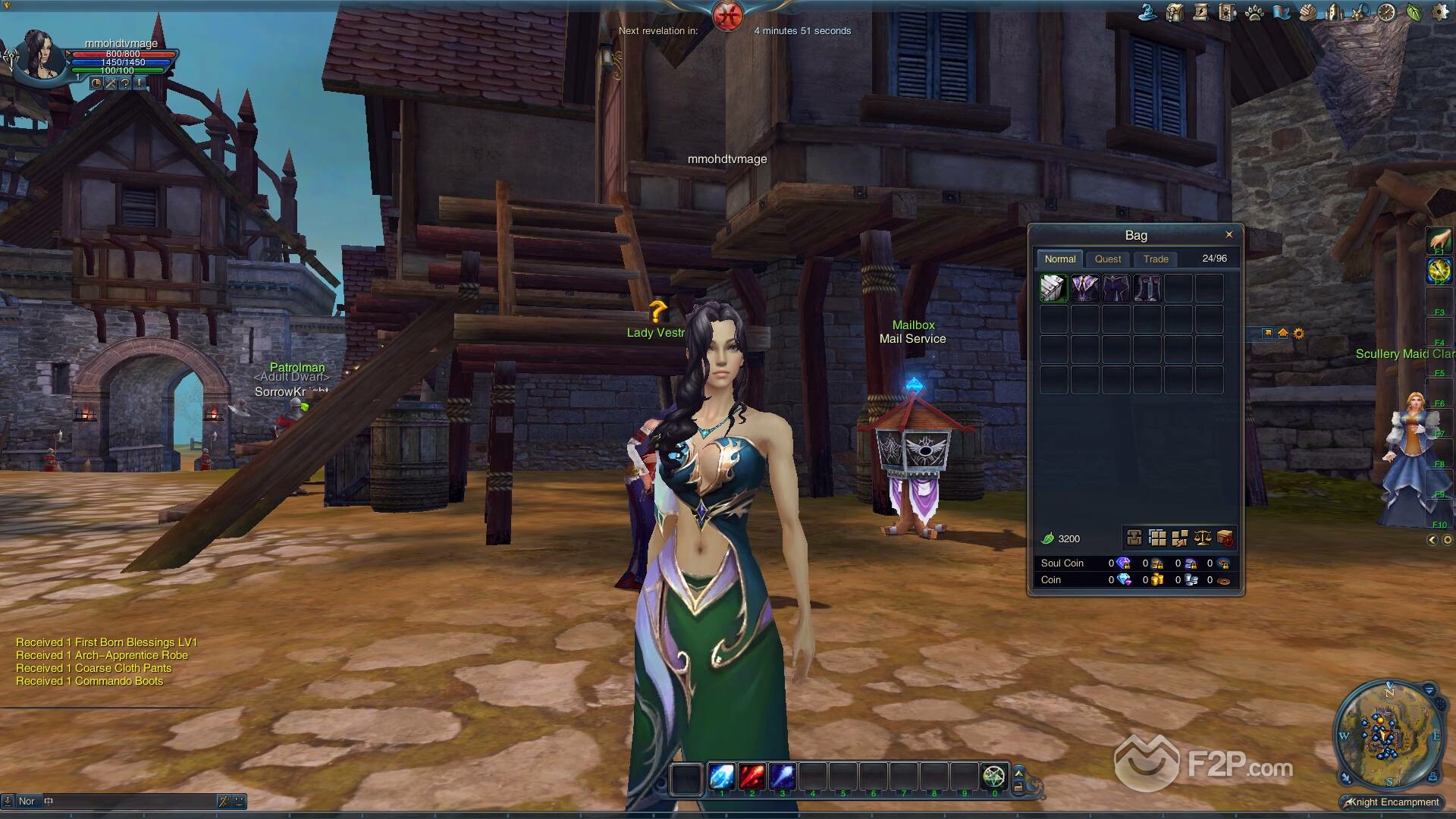The height and width of the screenshot is (819, 1456).
Task: Click the balance scales icon in Bag
Action: coord(1202,538)
